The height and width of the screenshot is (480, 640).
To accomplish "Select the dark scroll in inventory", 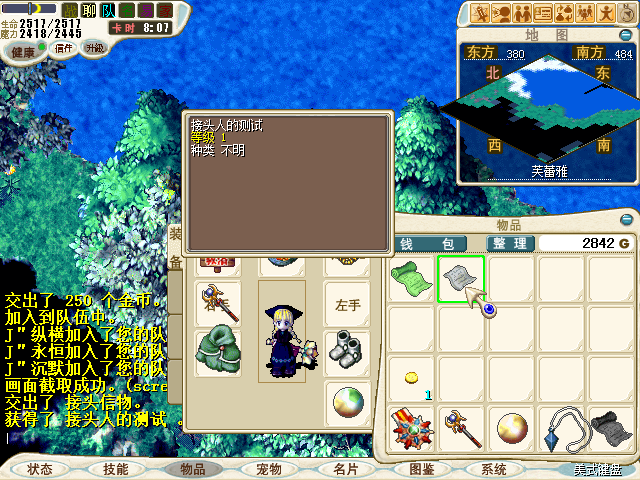I will (610, 428).
